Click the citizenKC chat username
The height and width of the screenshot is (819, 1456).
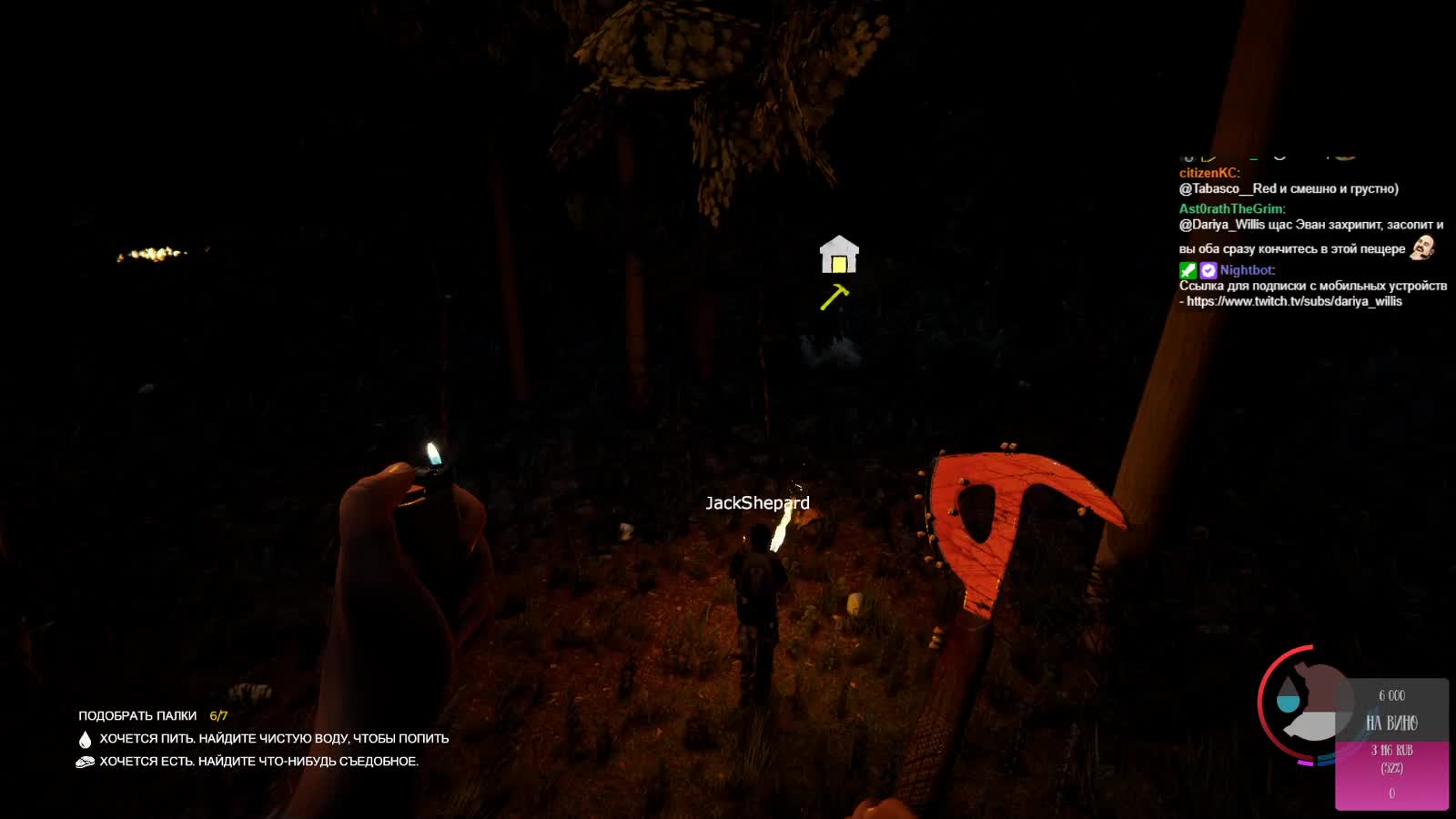tap(1208, 173)
